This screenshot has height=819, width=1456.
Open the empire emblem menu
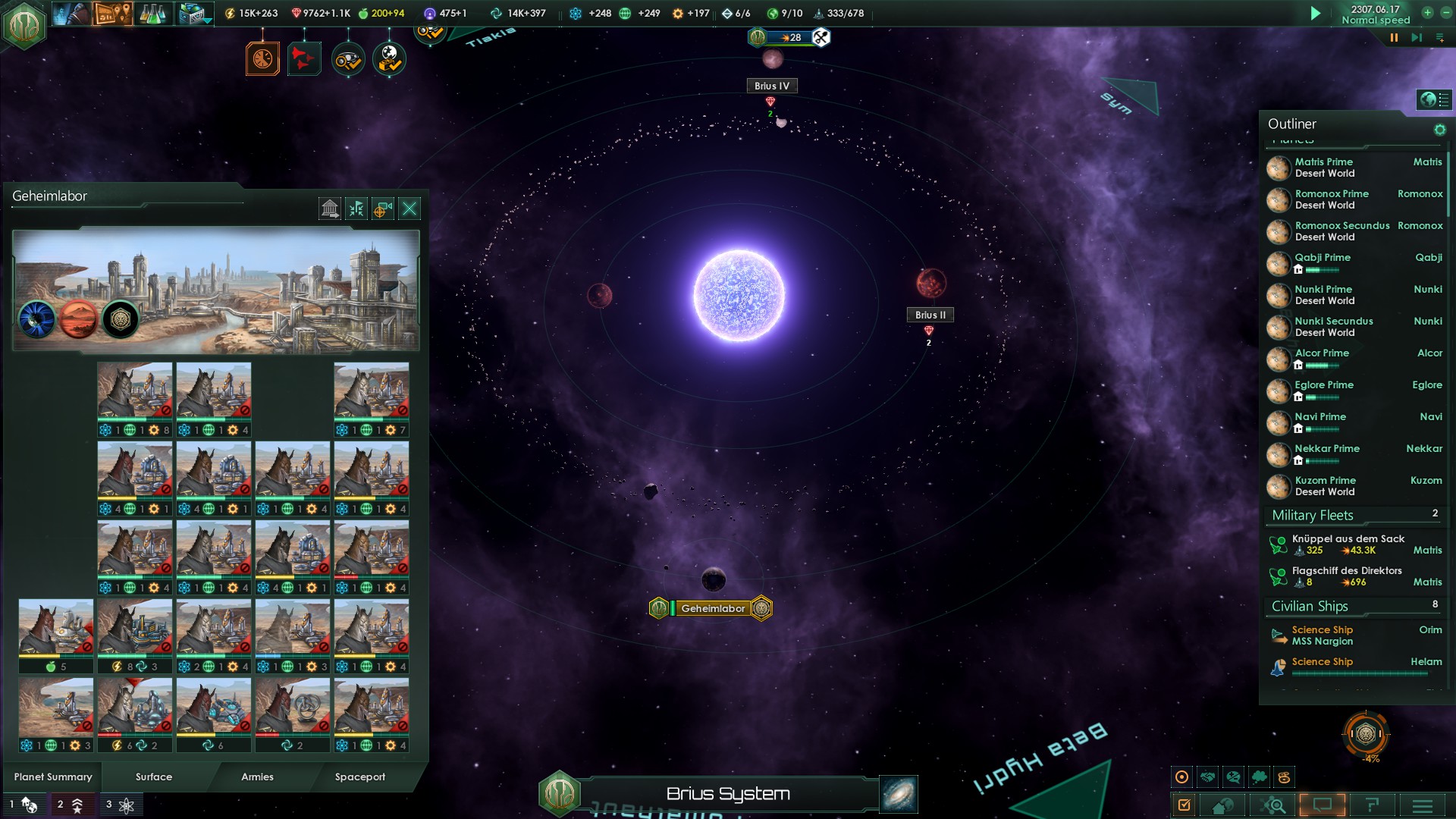(x=24, y=26)
